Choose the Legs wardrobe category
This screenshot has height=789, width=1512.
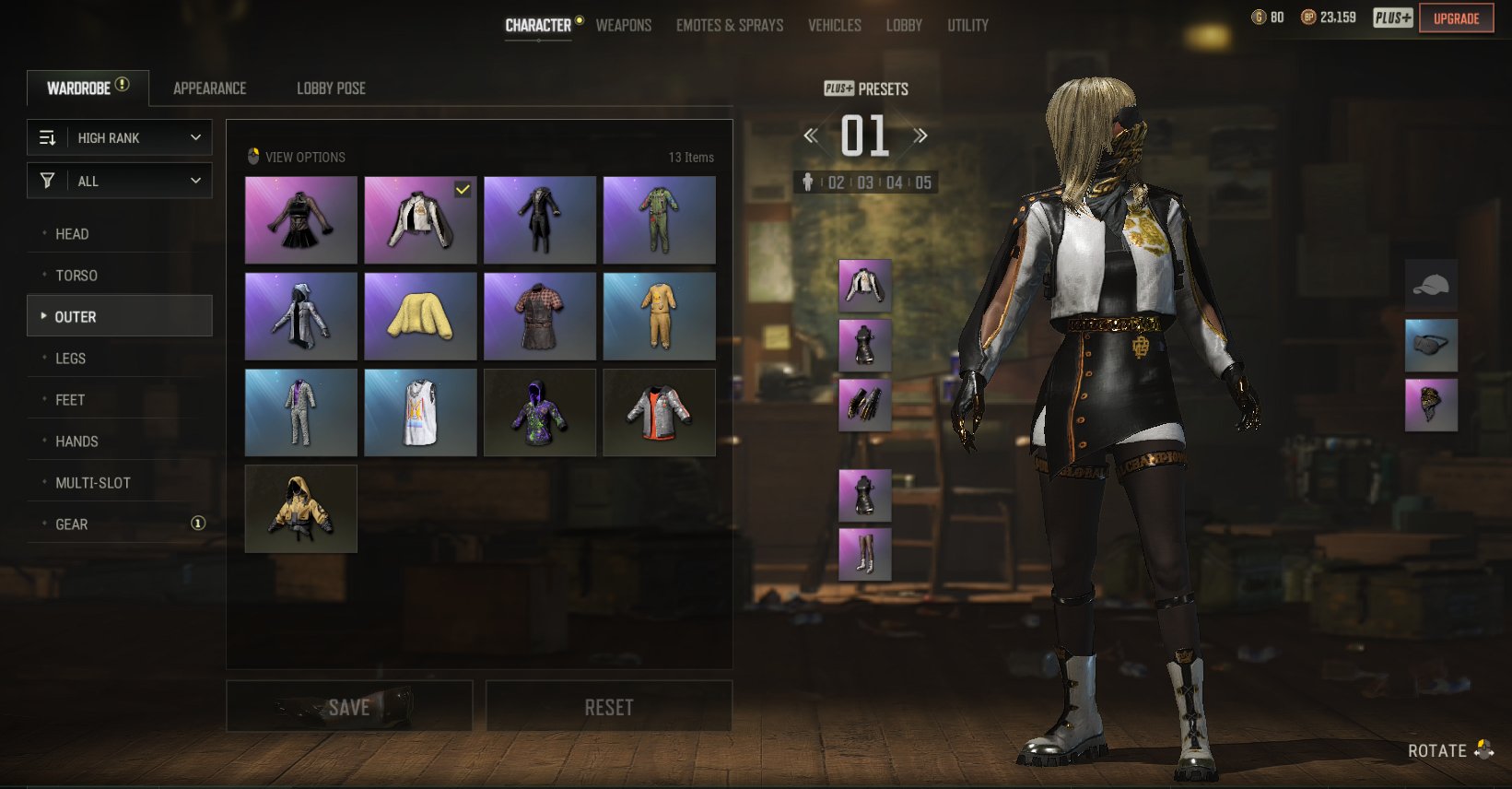(70, 359)
